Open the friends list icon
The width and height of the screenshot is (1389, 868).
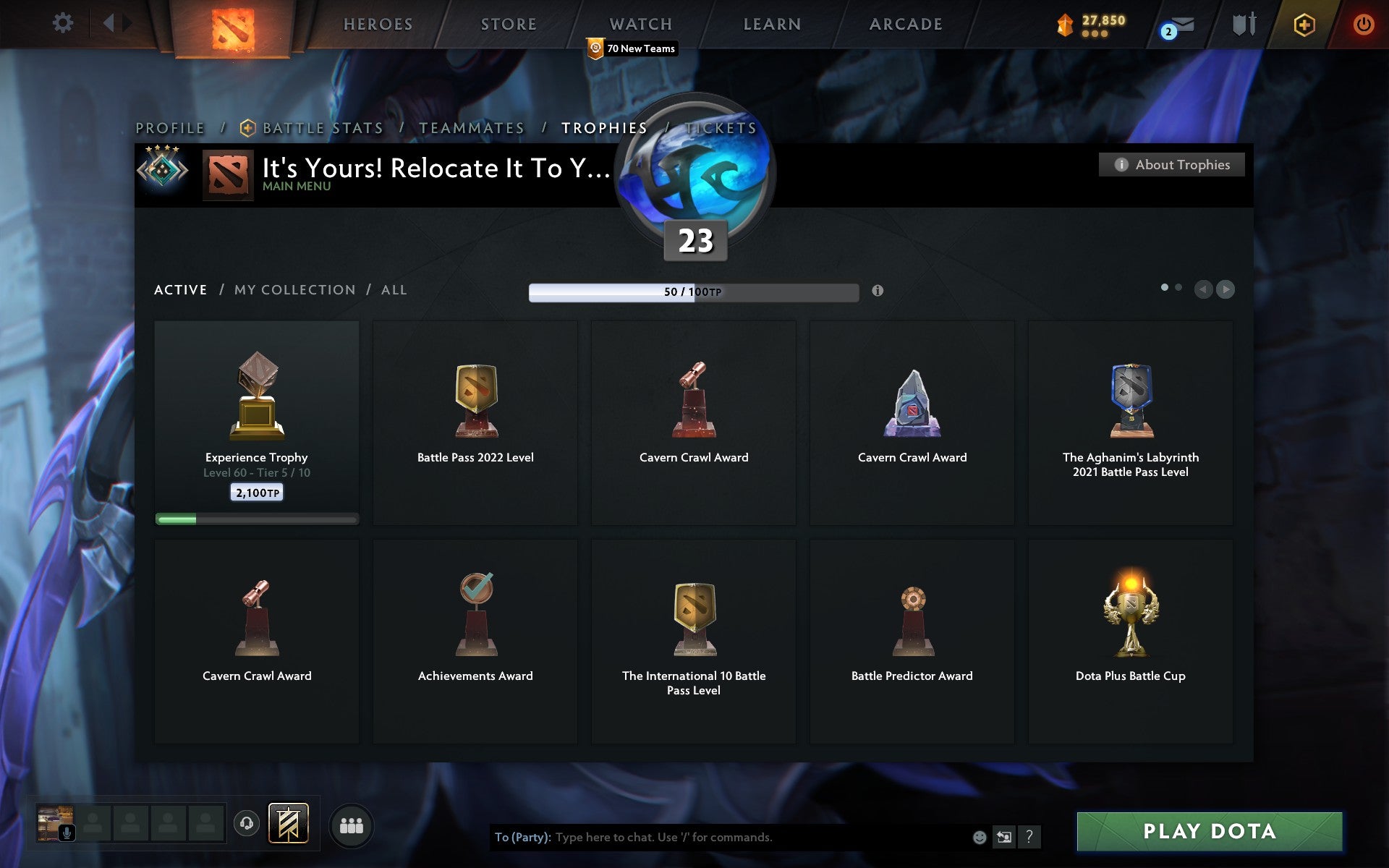click(351, 824)
